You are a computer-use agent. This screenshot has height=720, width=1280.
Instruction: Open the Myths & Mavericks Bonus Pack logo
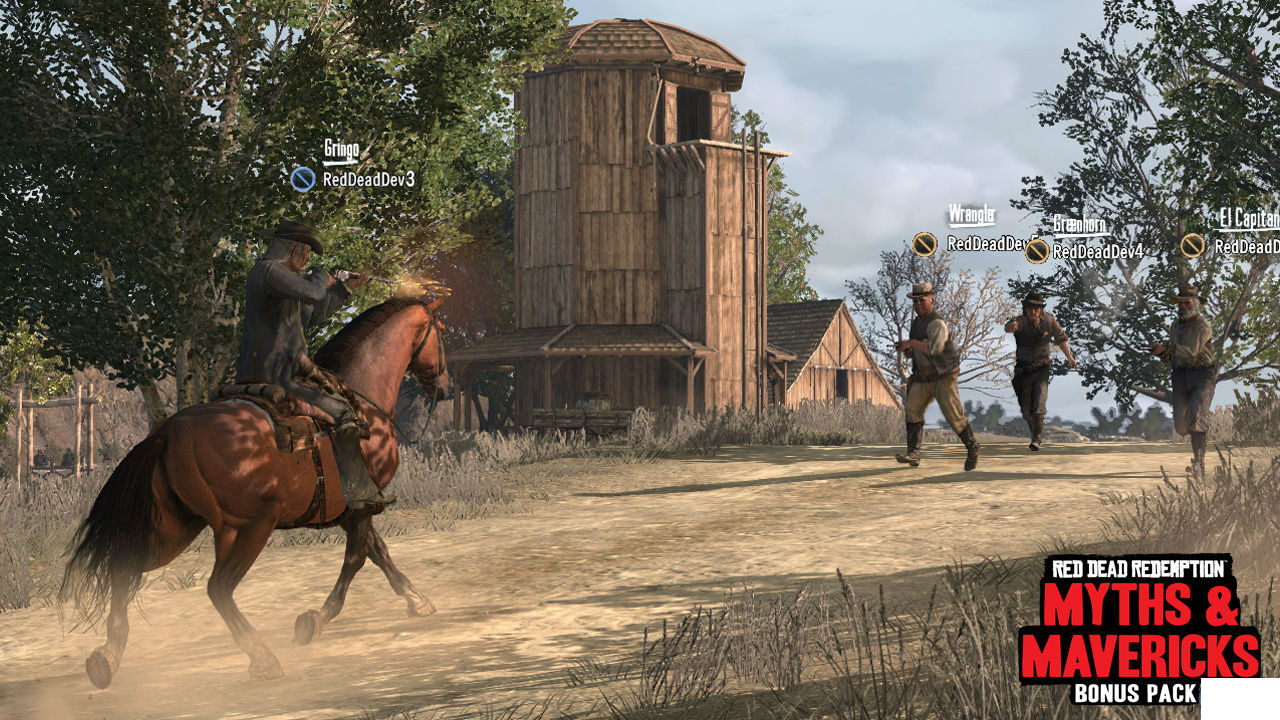point(1139,628)
